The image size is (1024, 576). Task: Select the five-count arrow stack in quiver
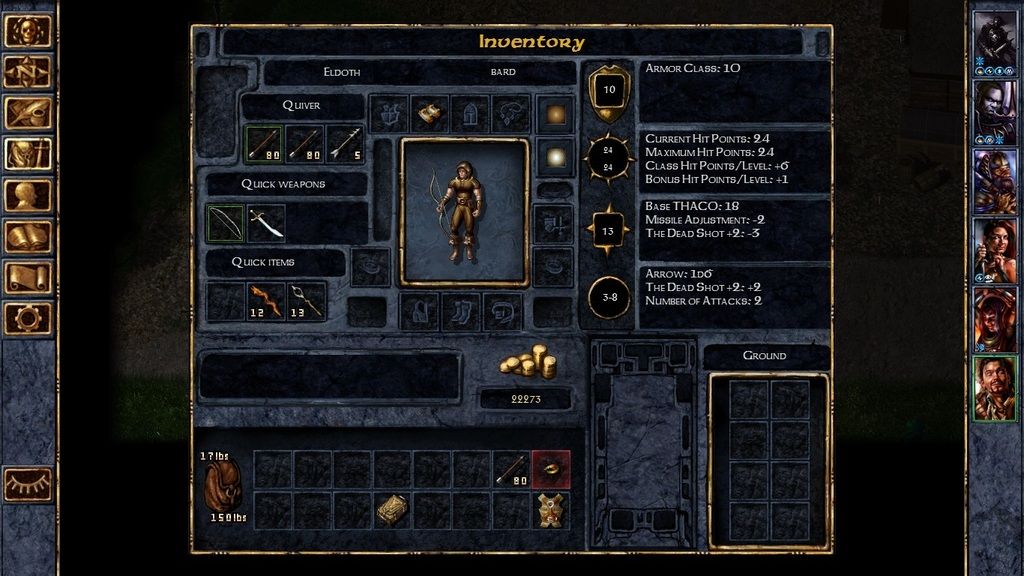(345, 144)
